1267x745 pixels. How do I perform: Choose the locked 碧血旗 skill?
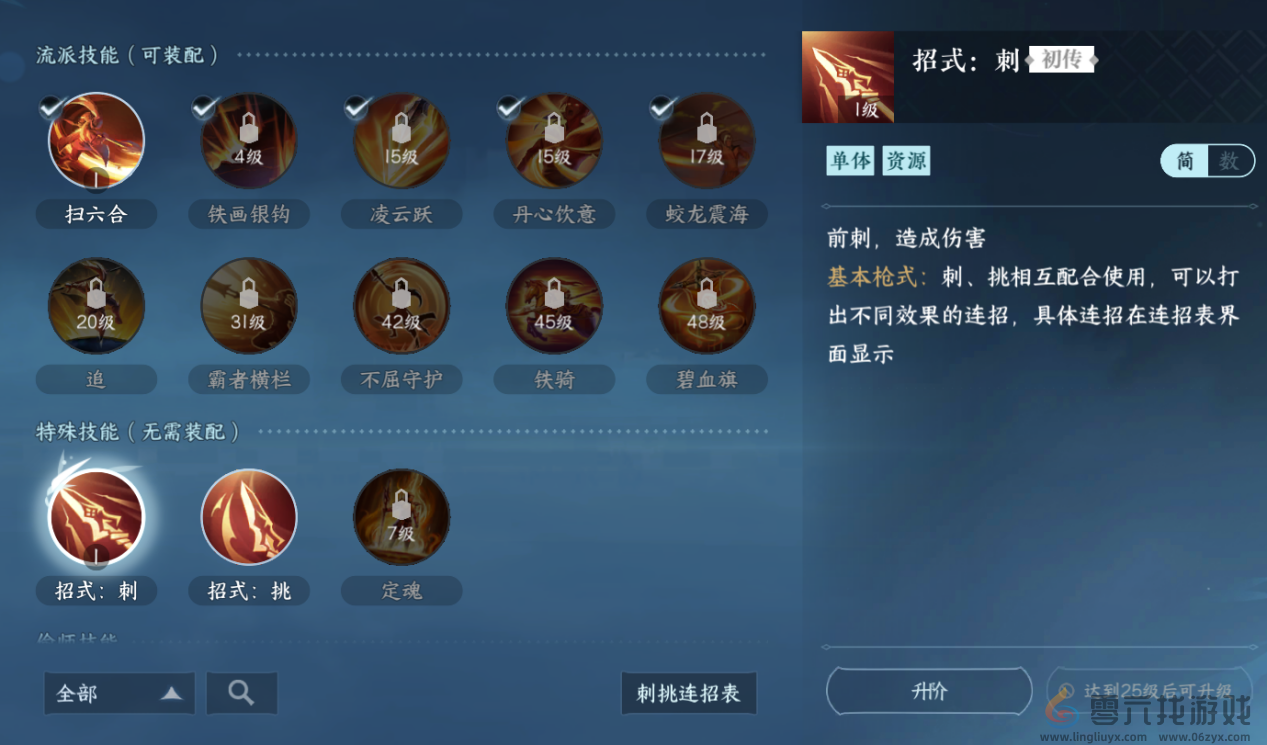pos(707,306)
